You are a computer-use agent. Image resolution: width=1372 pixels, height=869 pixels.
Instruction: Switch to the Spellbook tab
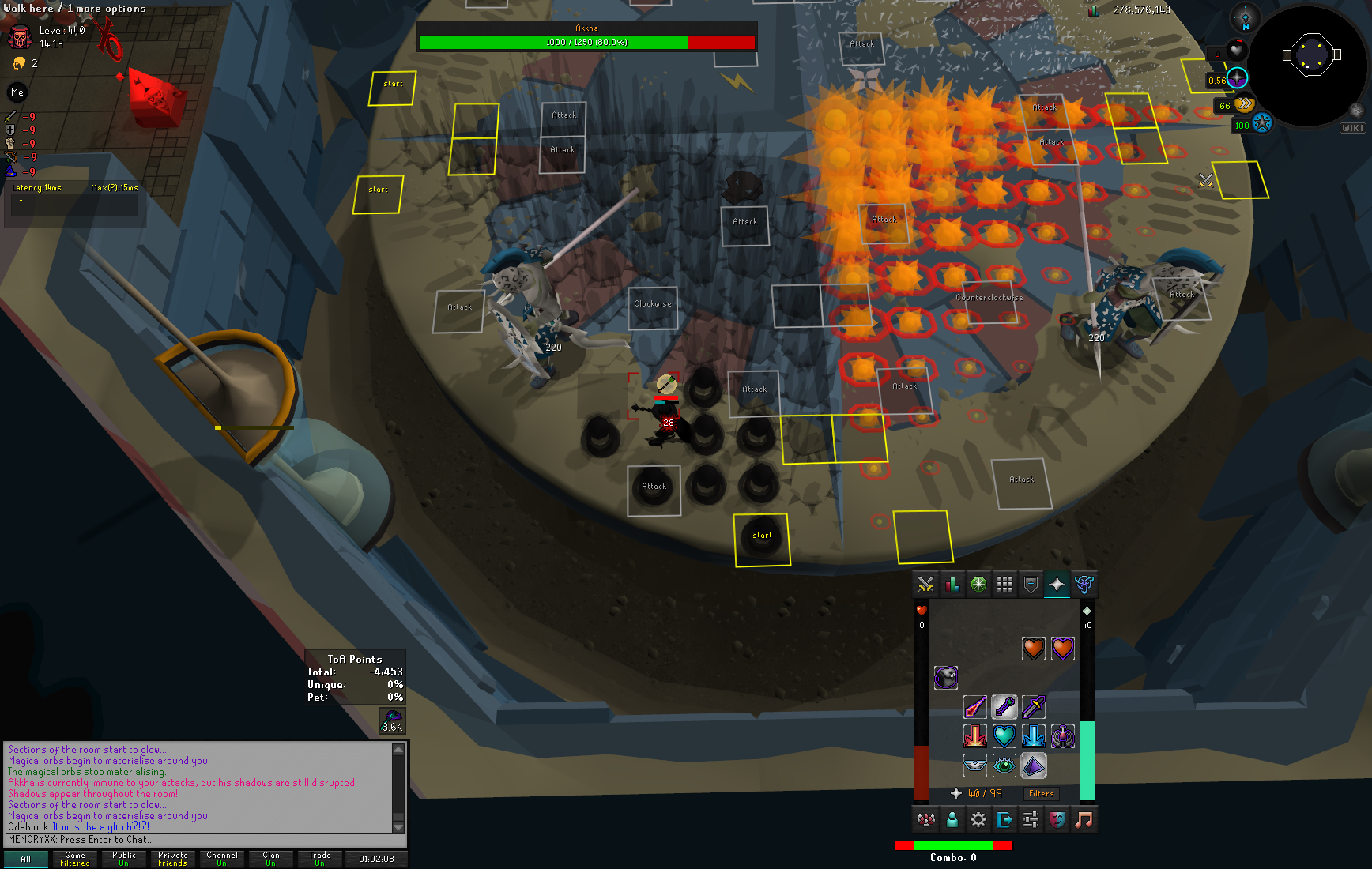(x=1084, y=585)
